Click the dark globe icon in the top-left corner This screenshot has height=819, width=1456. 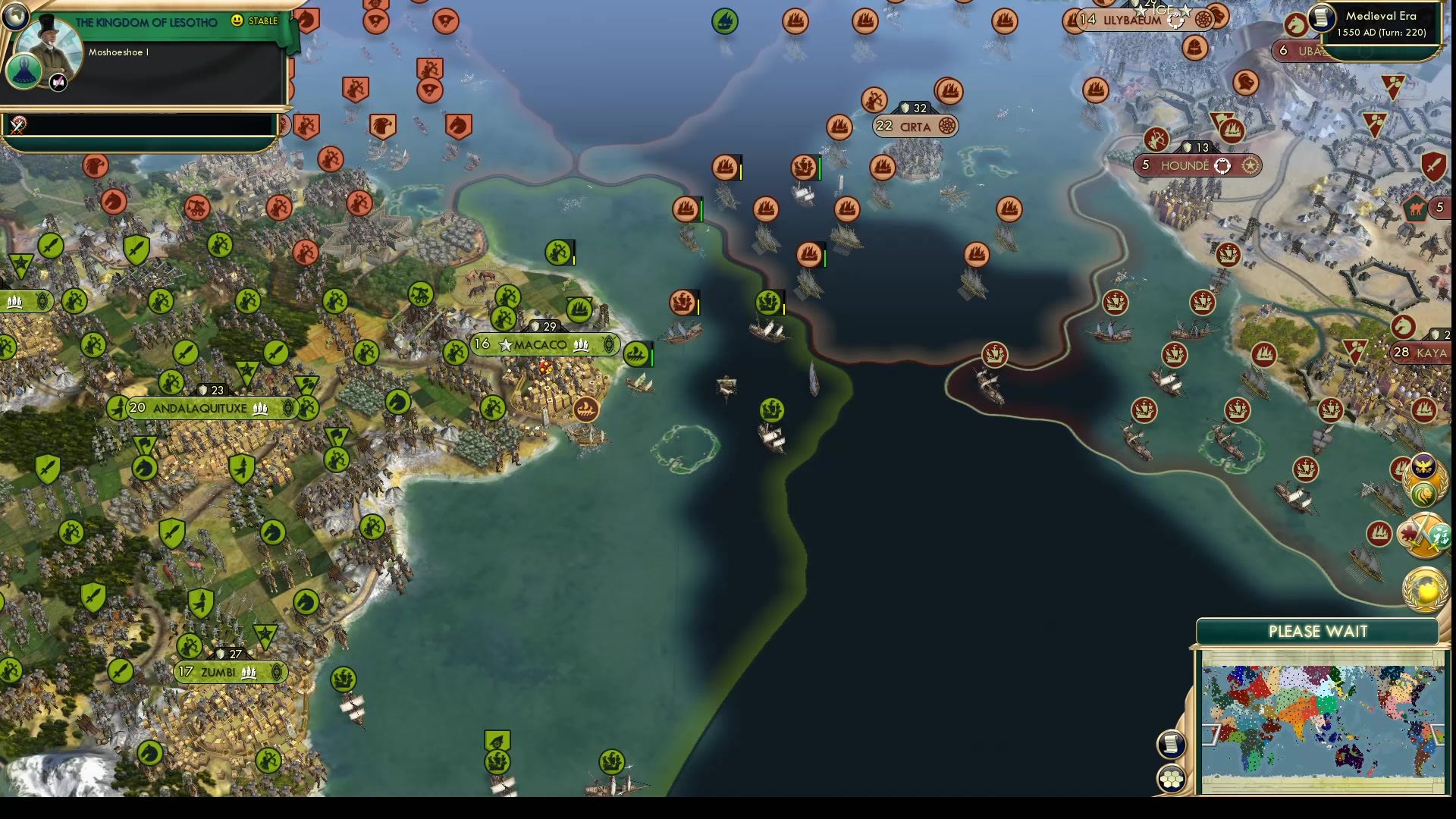pos(15,17)
